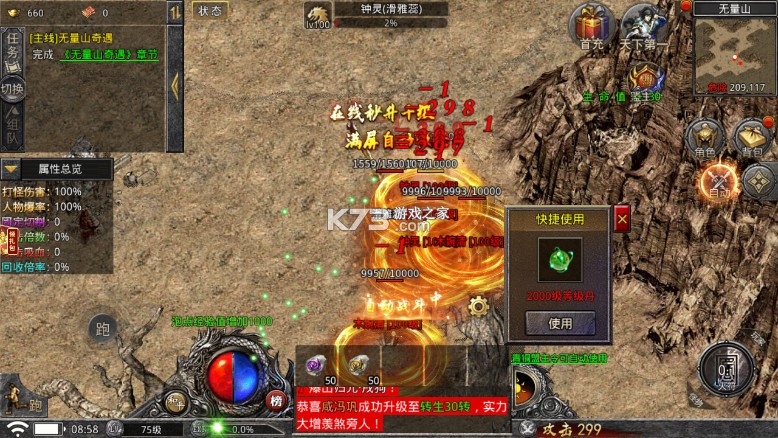Open the 首充 first-recharge gift box
Image resolution: width=778 pixels, height=438 pixels.
(x=592, y=26)
